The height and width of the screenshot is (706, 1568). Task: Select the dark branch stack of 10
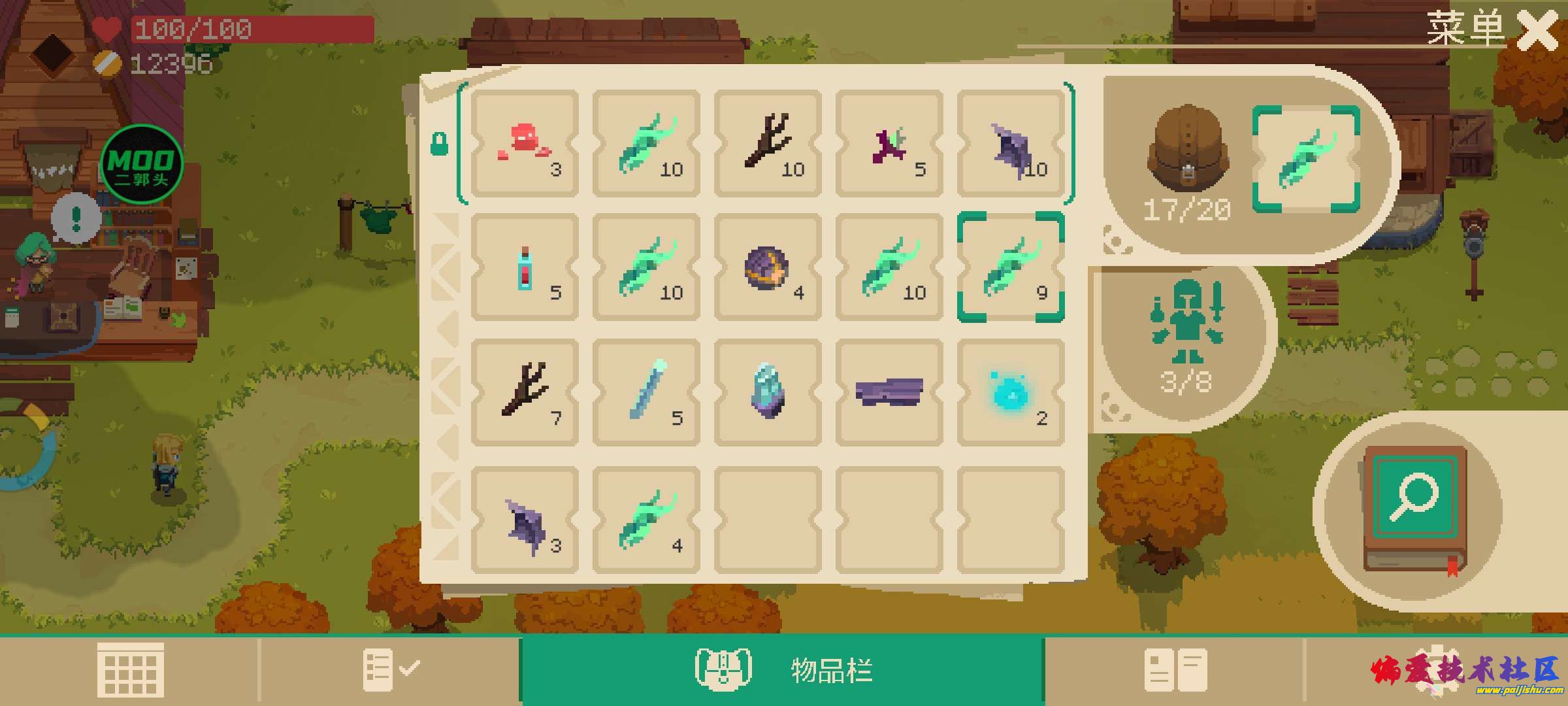point(768,144)
